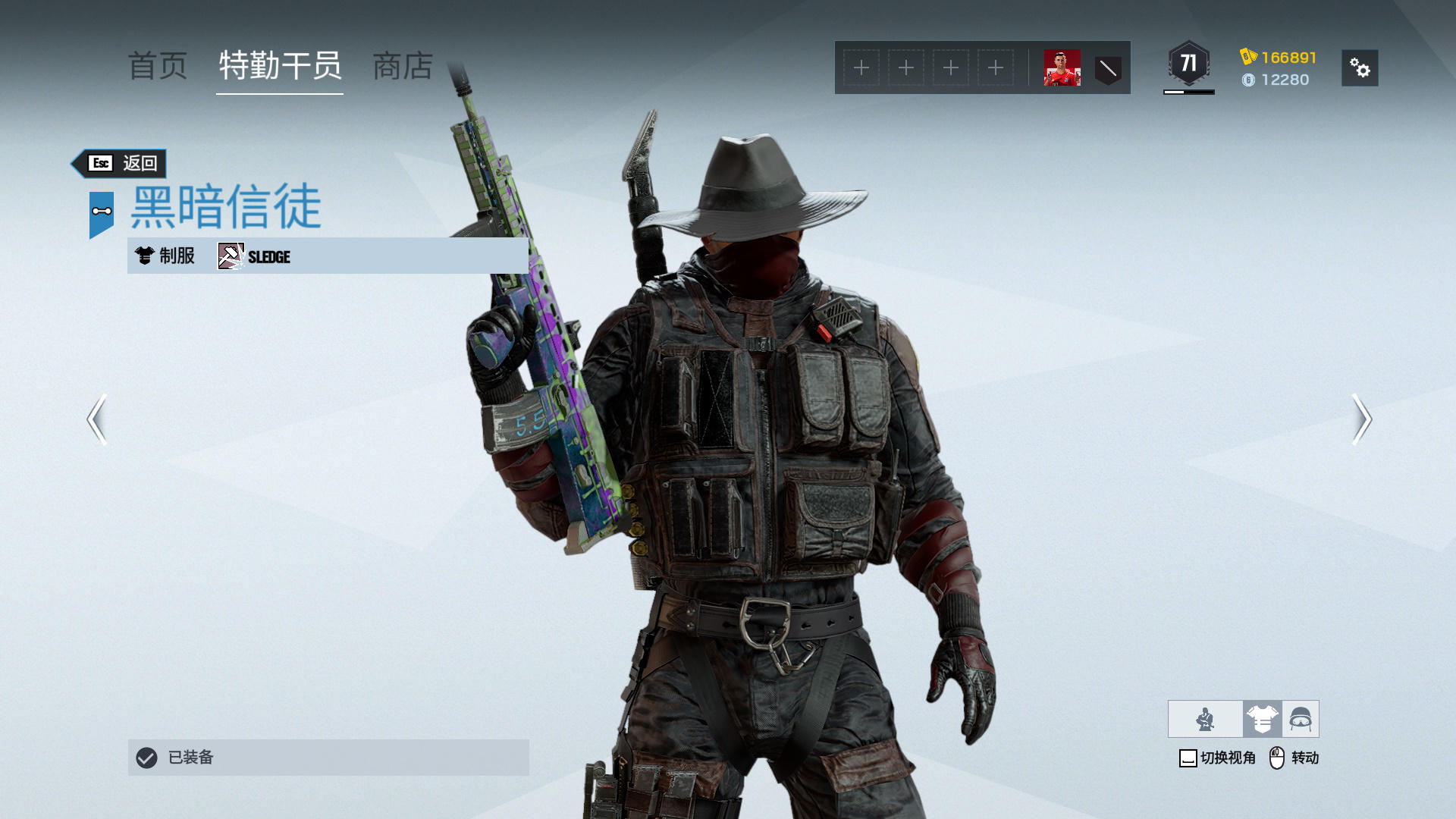Choose the headgear helmet view icon
1456x819 pixels.
[1301, 719]
